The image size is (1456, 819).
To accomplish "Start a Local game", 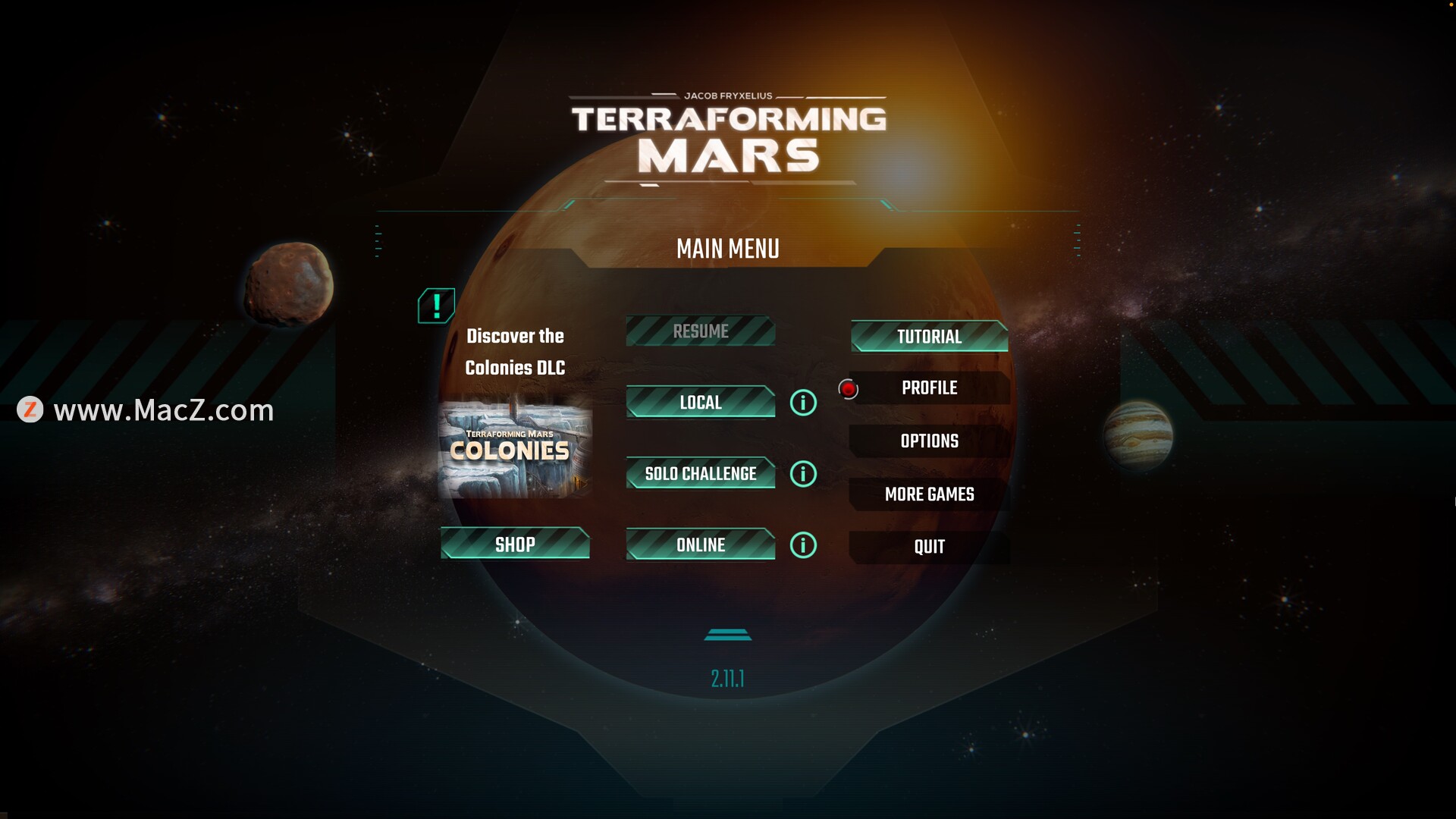I will [x=700, y=402].
